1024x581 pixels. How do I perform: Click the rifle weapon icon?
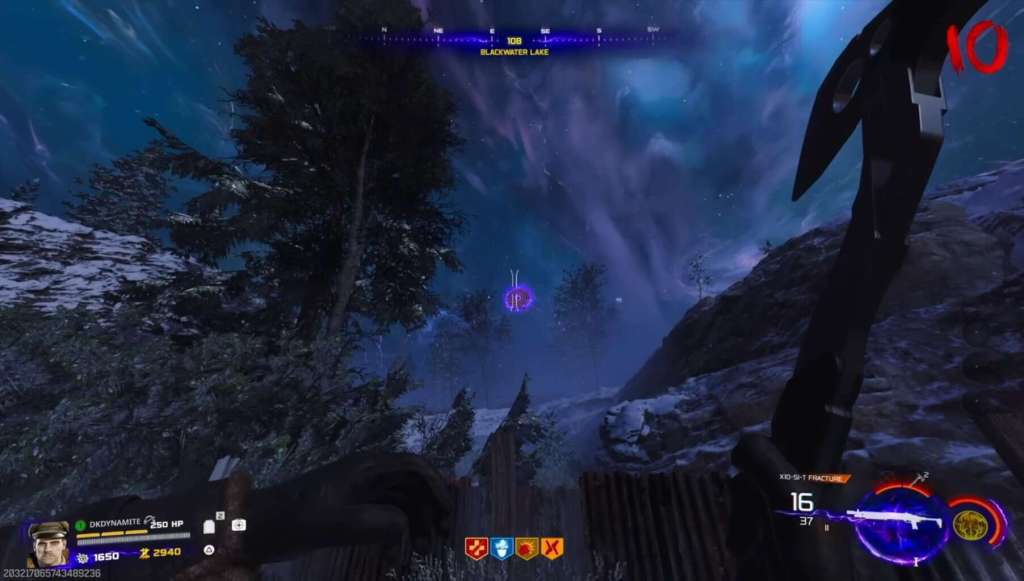tap(894, 520)
